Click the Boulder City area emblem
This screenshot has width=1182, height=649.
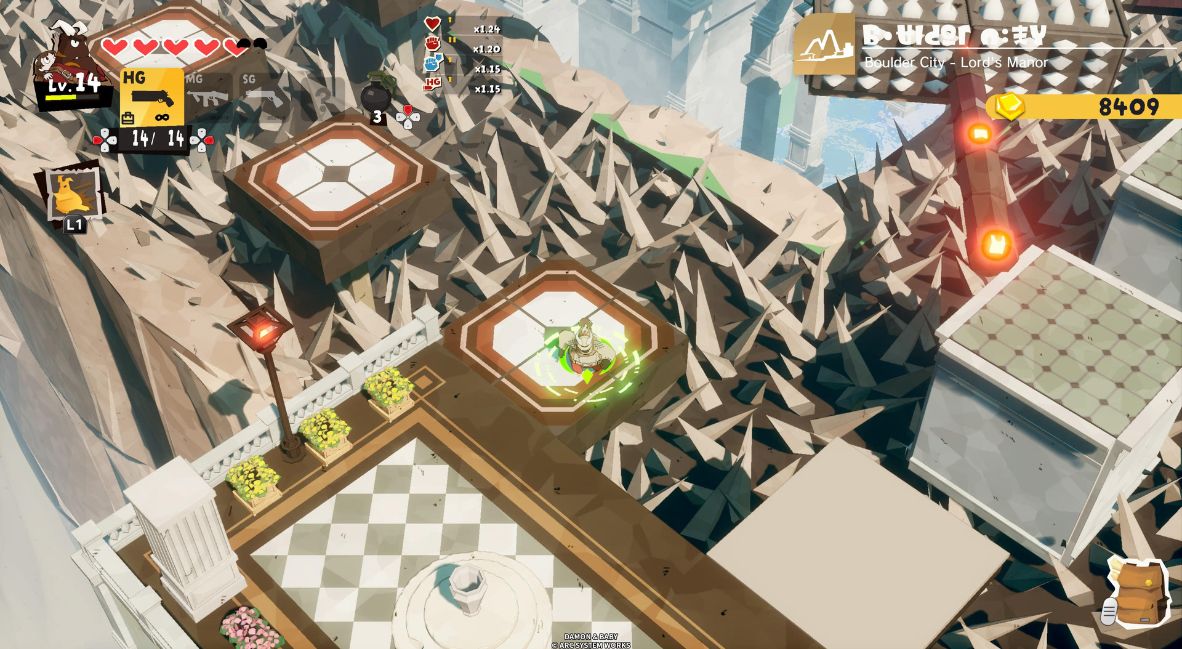point(824,45)
